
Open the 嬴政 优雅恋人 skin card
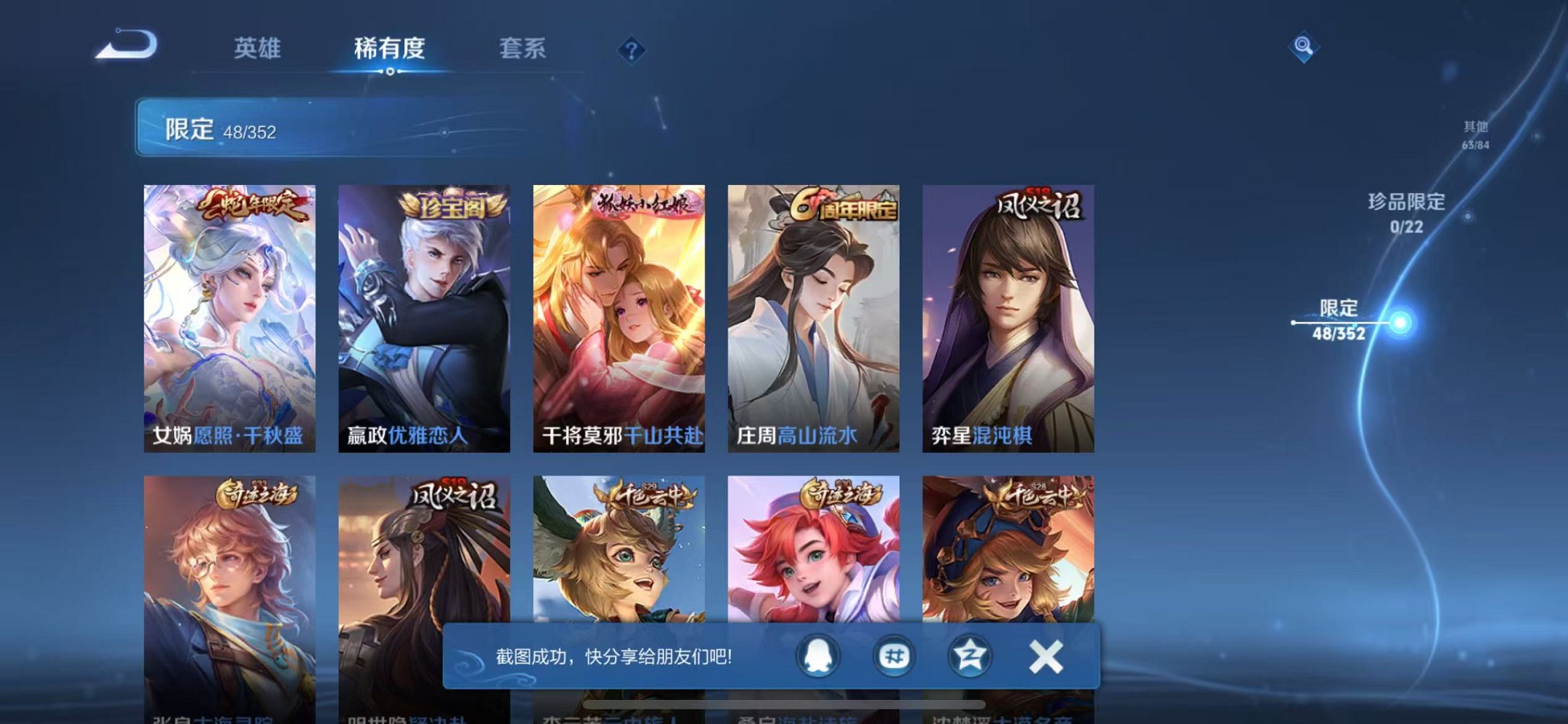pos(425,313)
